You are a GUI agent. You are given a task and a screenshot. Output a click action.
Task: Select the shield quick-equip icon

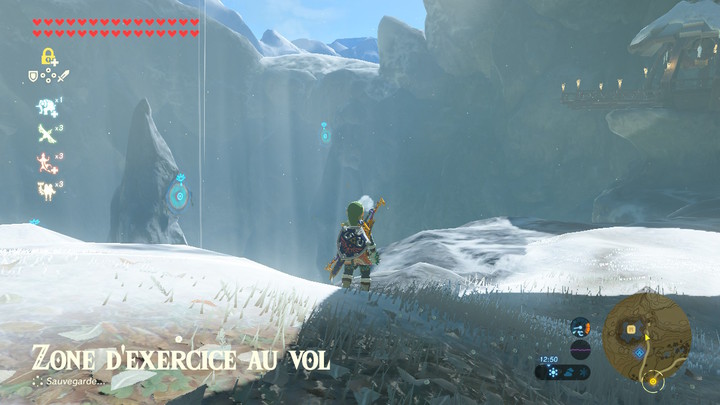pyautogui.click(x=33, y=76)
